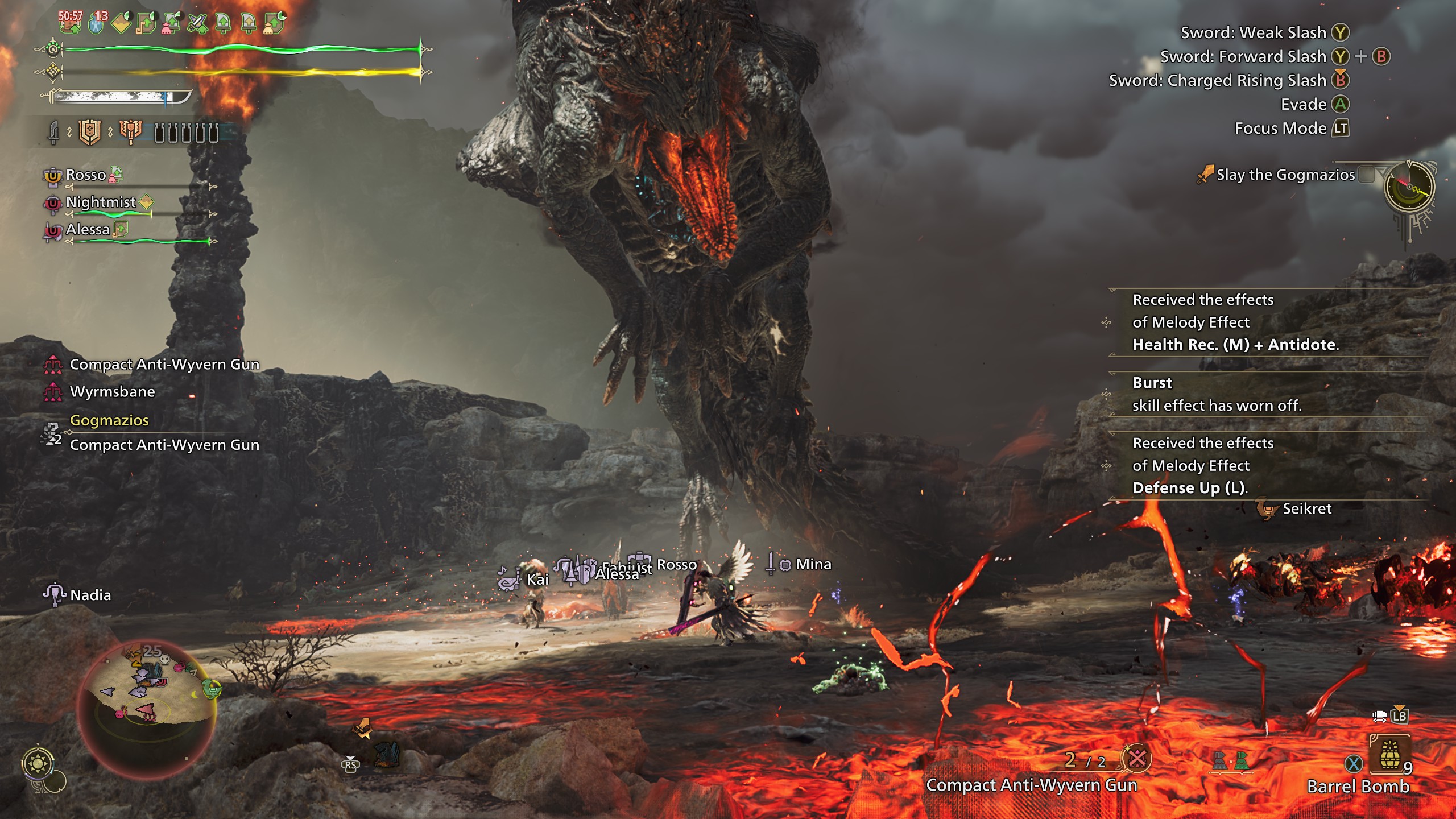Image resolution: width=1456 pixels, height=819 pixels.
Task: Click the dual swords crossed buff icon
Action: pos(197,23)
